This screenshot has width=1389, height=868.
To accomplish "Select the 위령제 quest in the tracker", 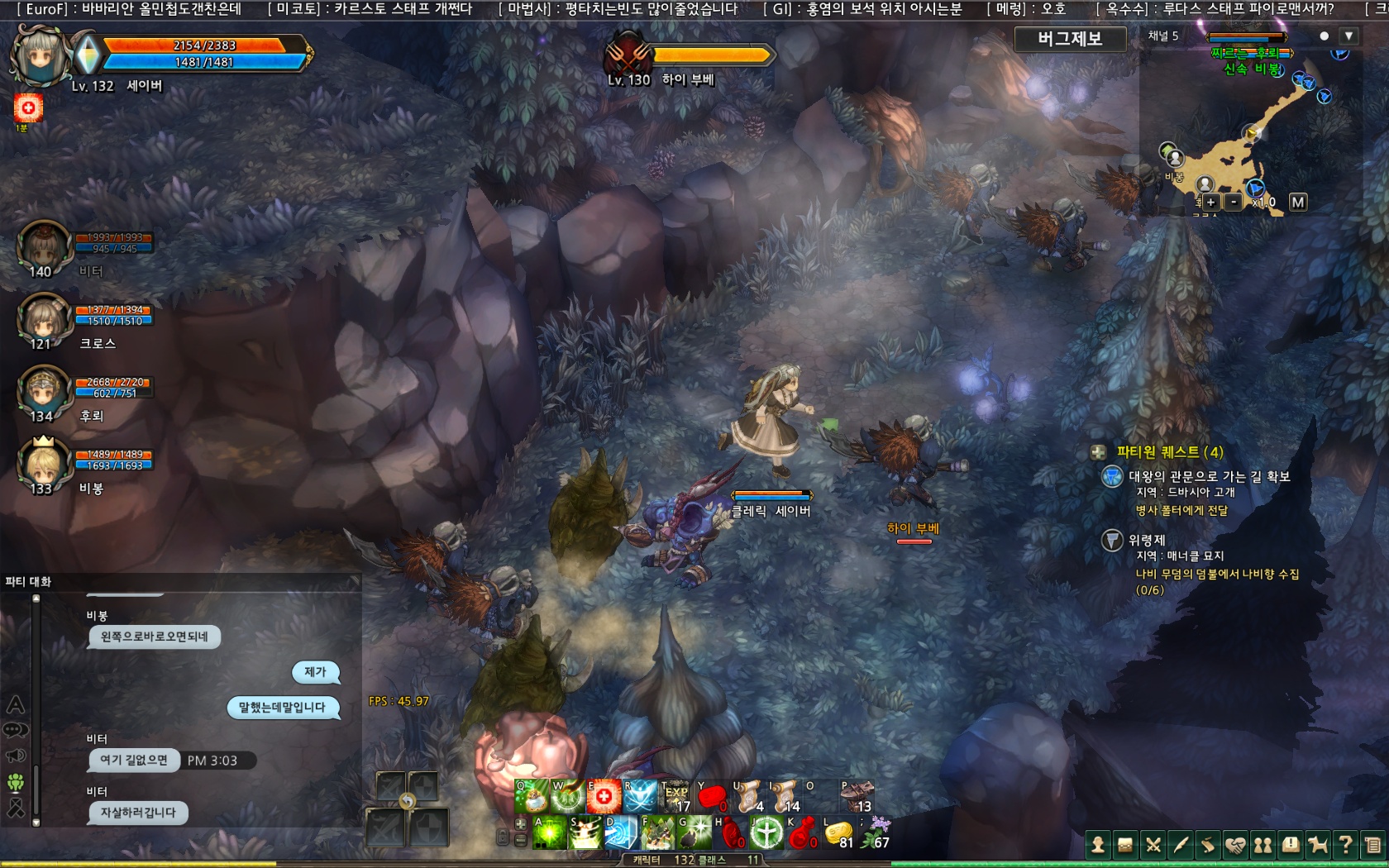I will (x=1148, y=541).
